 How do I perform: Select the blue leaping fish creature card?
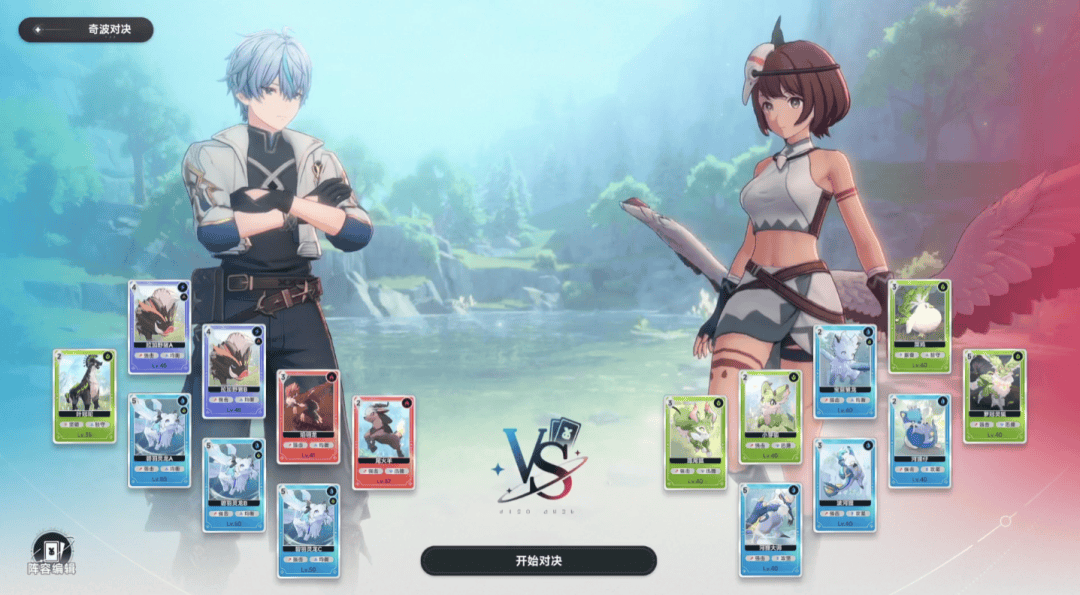click(x=845, y=485)
